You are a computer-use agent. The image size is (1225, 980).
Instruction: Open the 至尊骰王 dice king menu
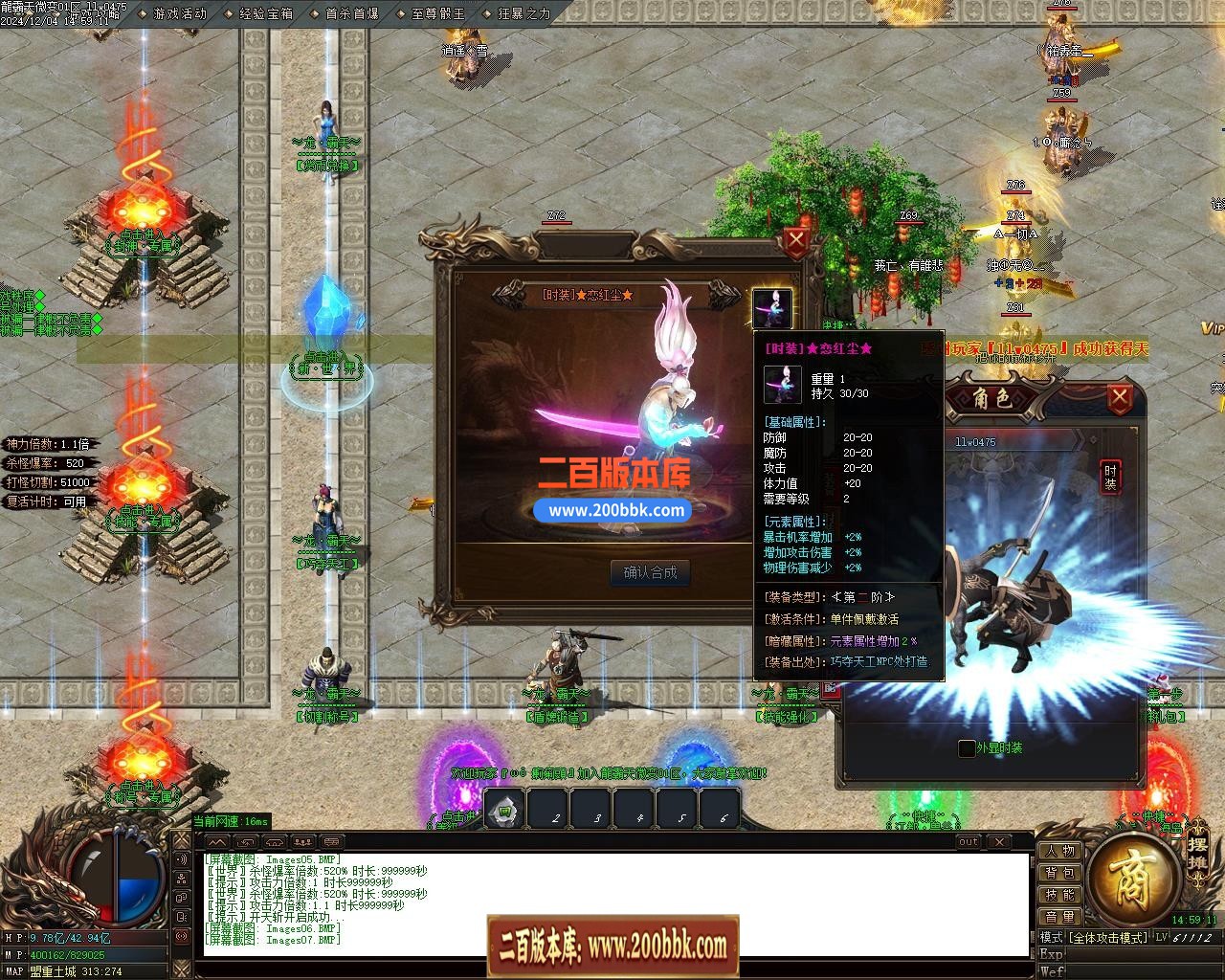pos(437,13)
